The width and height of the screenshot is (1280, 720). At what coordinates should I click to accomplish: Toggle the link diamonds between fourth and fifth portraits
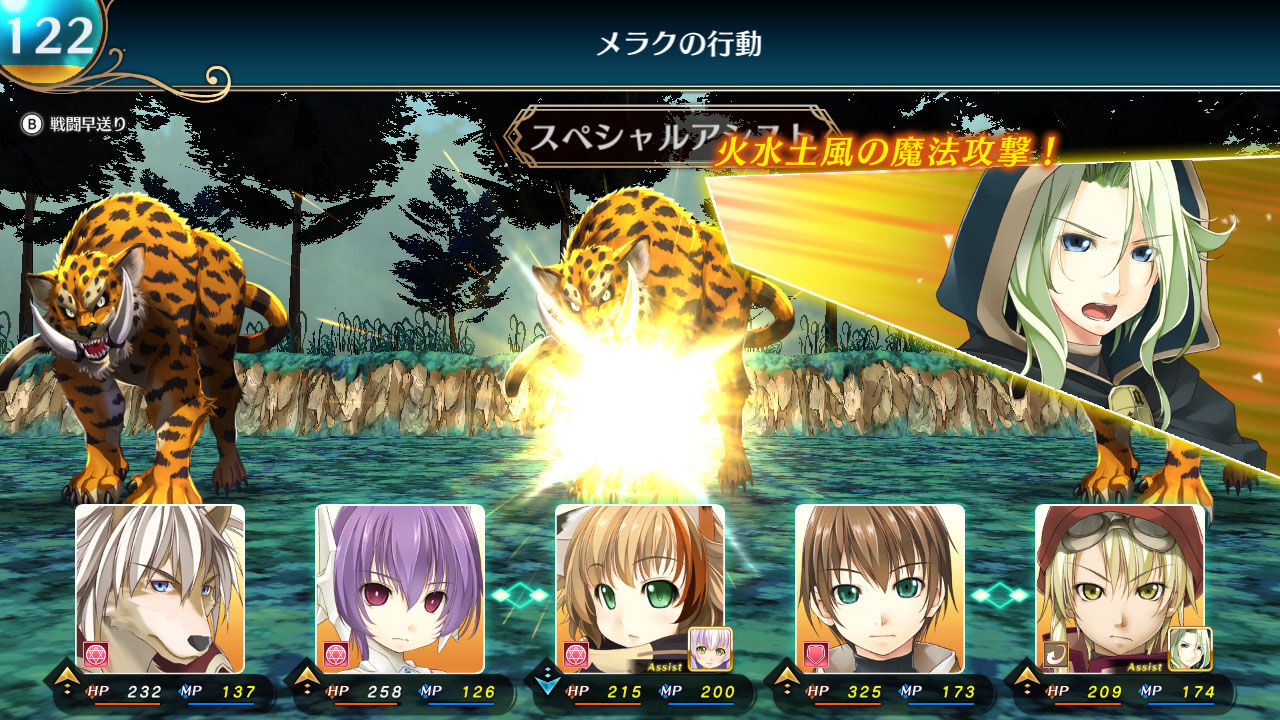[x=1002, y=595]
